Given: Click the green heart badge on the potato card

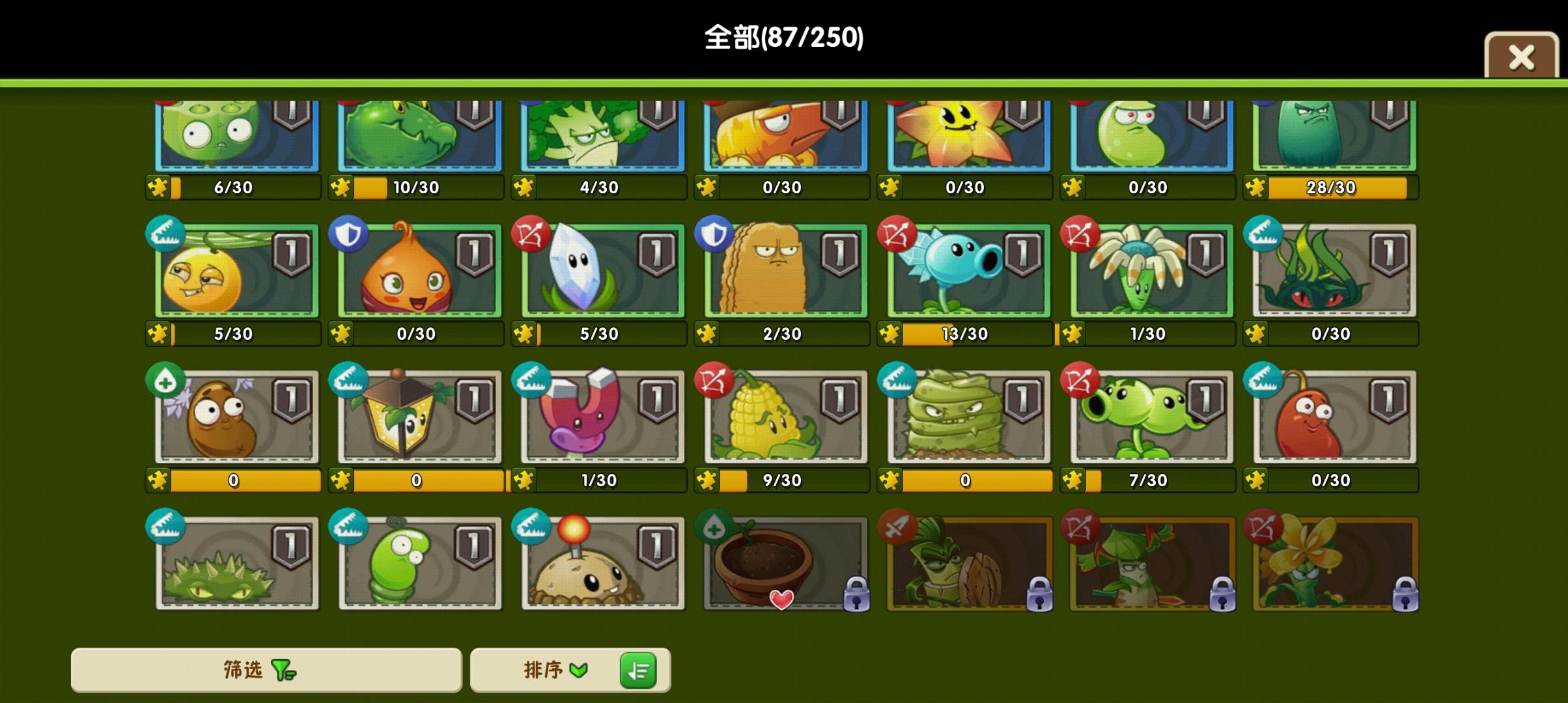Looking at the screenshot, I should pos(165,383).
